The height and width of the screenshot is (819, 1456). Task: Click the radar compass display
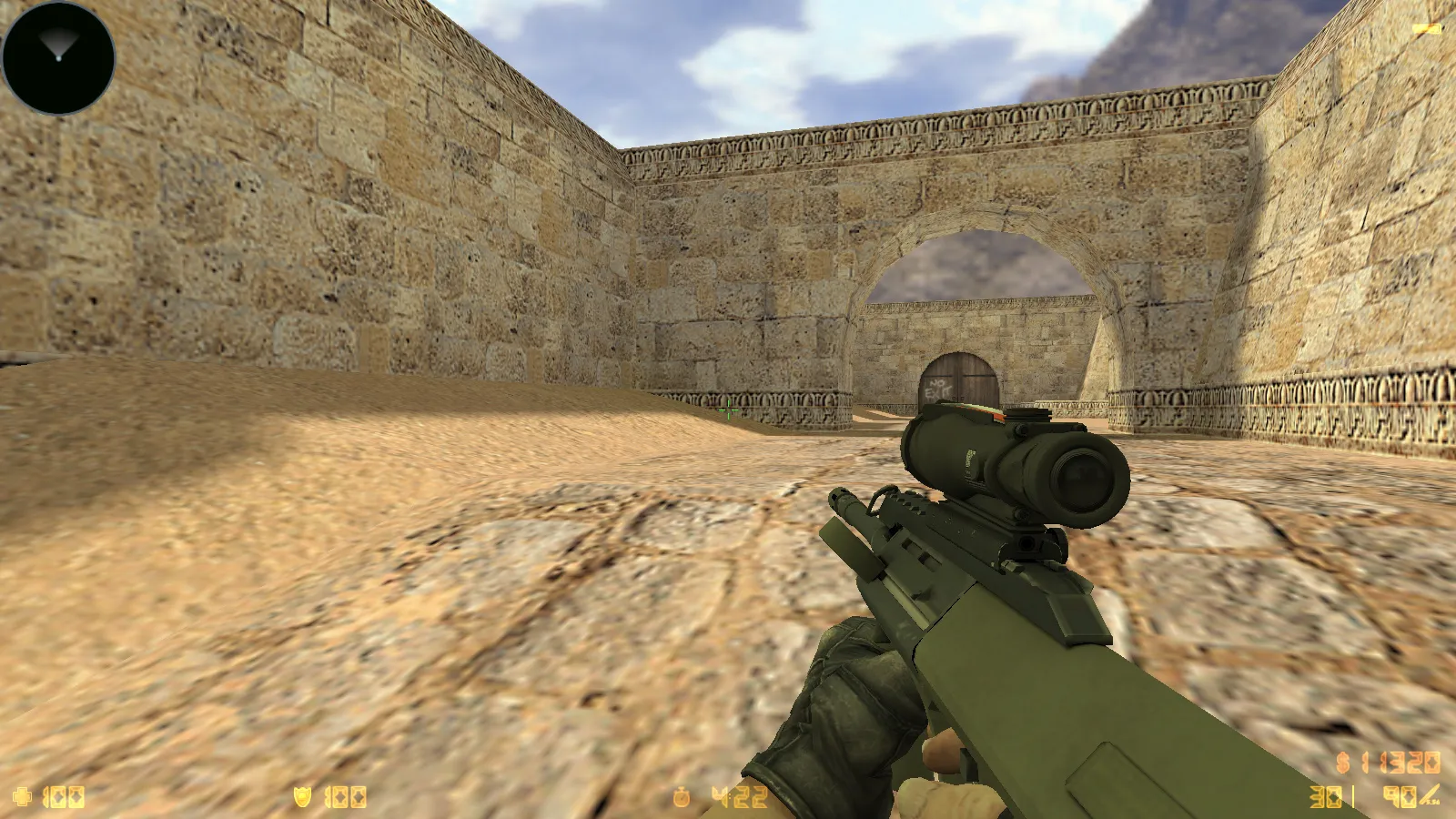pyautogui.click(x=59, y=56)
